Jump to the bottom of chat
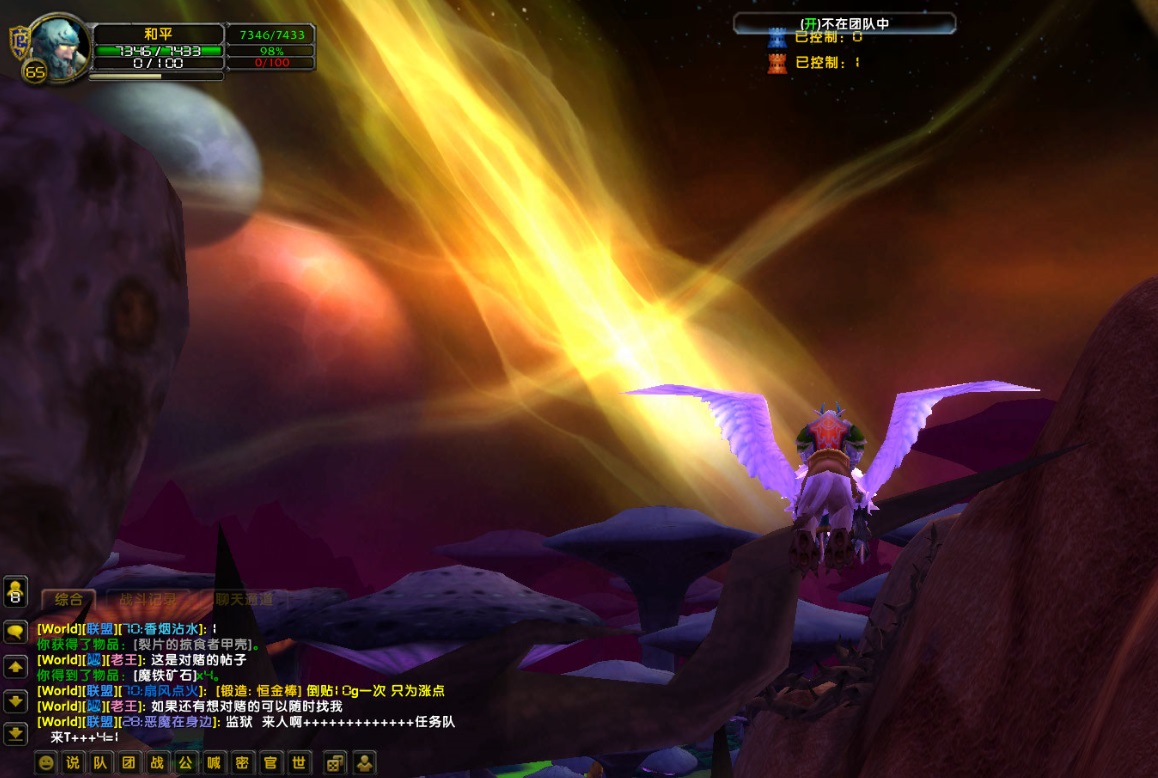This screenshot has height=778, width=1158. point(15,733)
